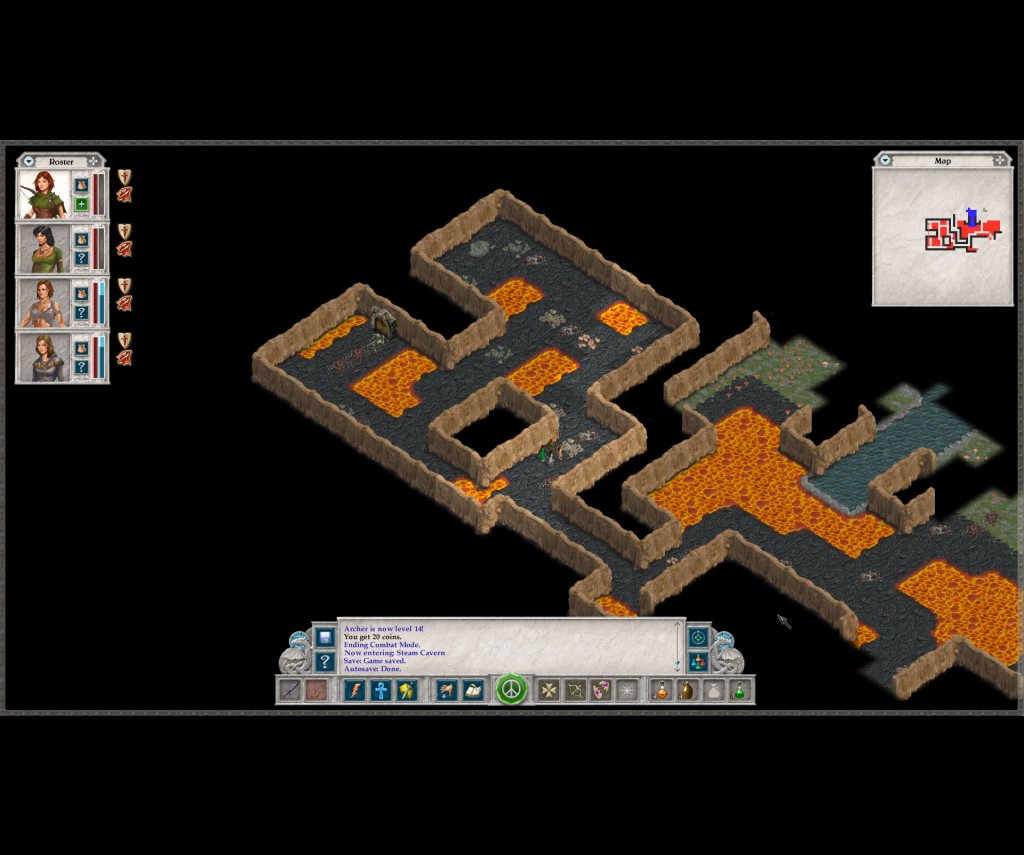
Task: Select the red-haired archer portrait
Action: pos(43,194)
